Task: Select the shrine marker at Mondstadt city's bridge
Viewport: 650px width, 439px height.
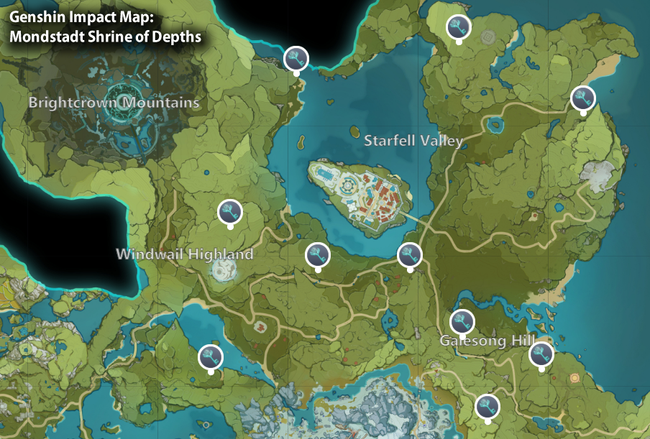Action: [x=408, y=254]
